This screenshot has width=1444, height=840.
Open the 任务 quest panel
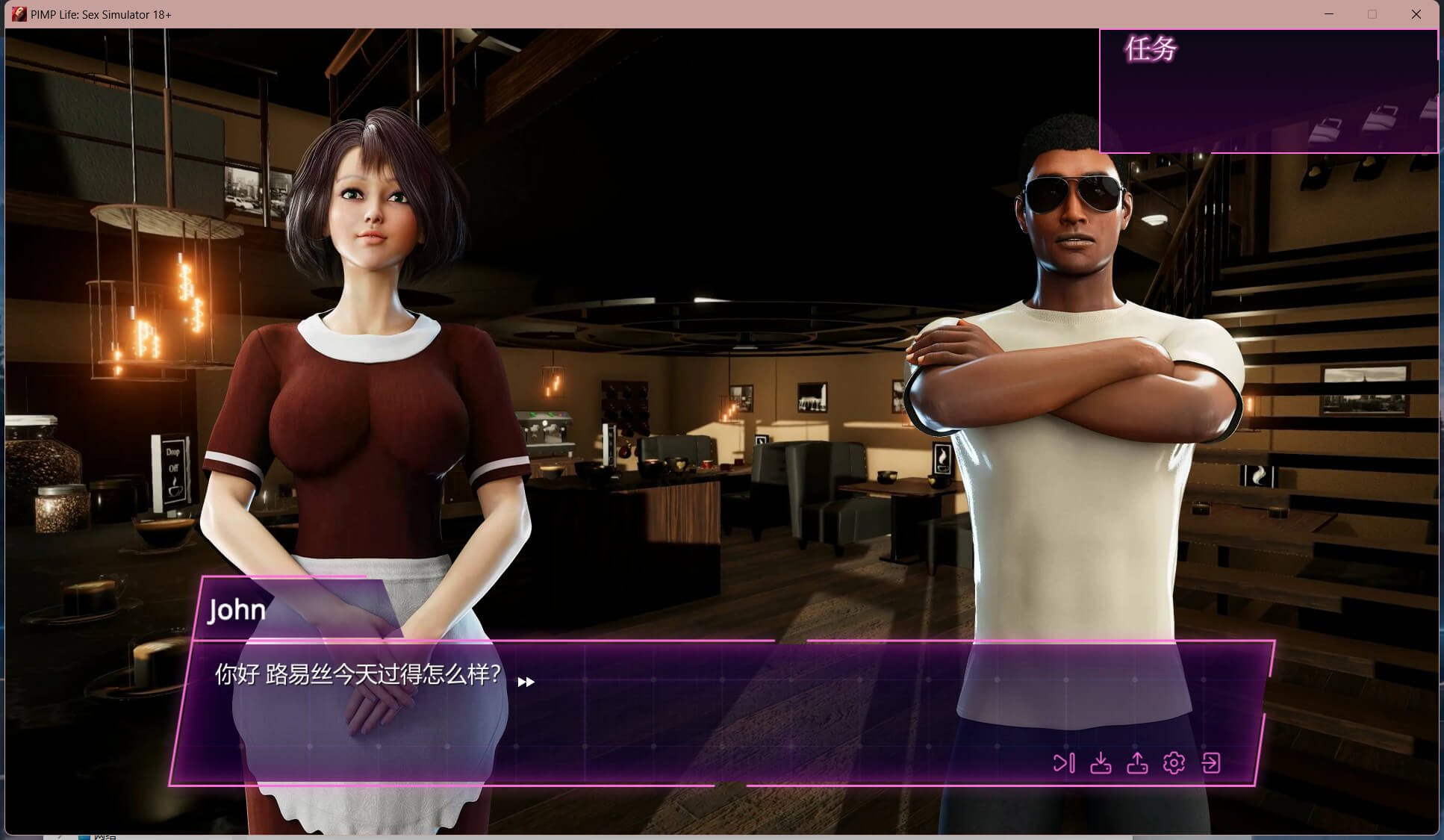click(x=1151, y=49)
